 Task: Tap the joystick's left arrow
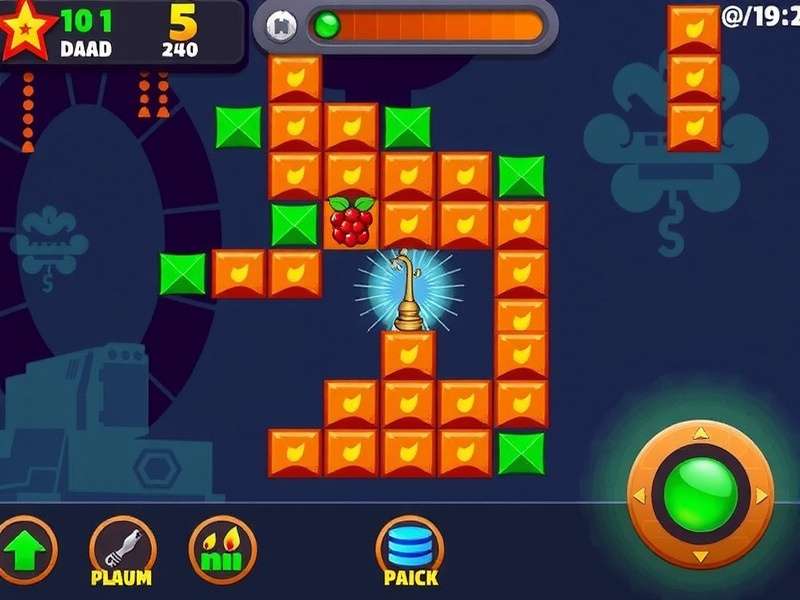pyautogui.click(x=639, y=495)
